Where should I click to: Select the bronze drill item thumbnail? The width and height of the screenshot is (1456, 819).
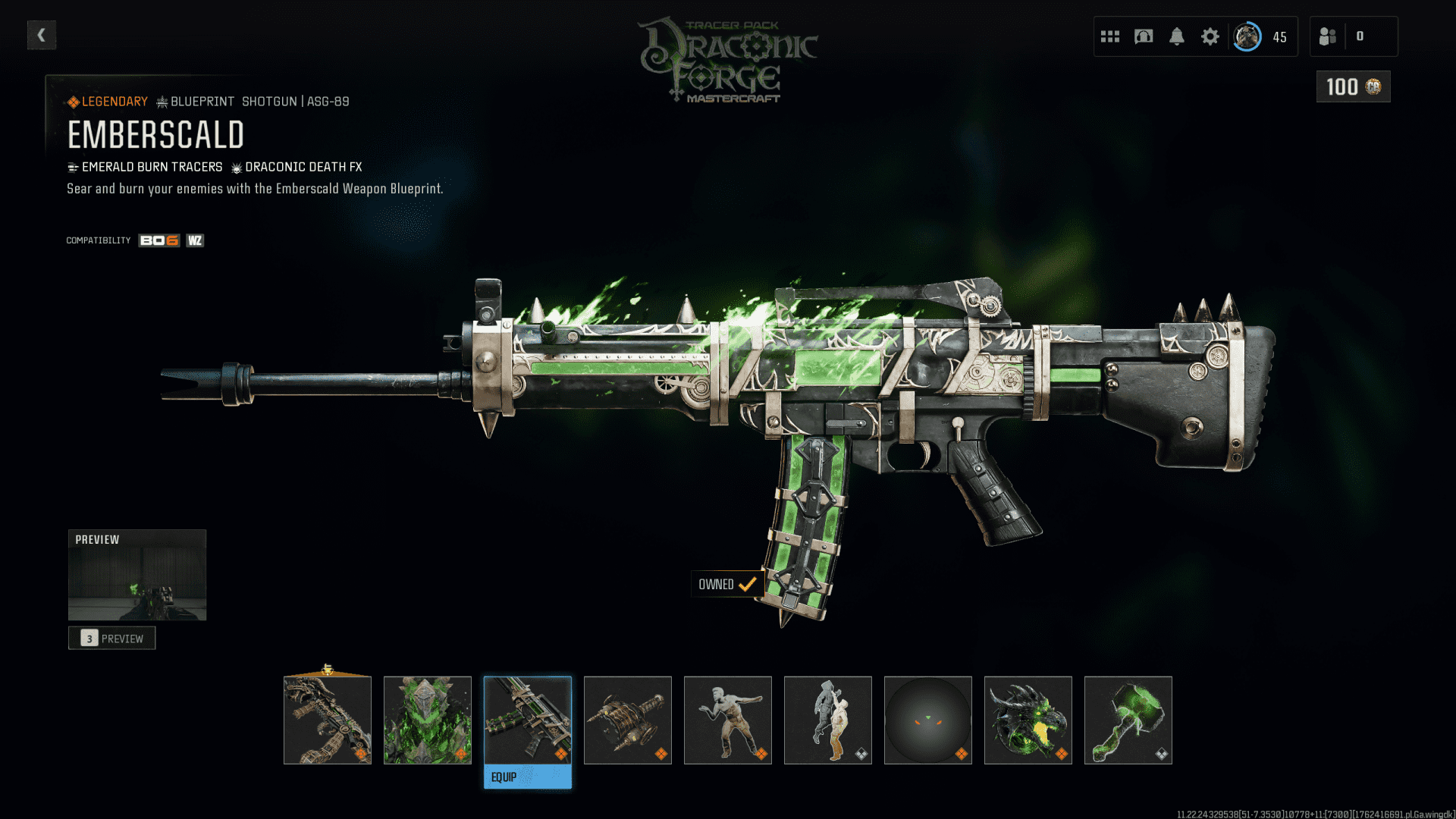pyautogui.click(x=628, y=720)
